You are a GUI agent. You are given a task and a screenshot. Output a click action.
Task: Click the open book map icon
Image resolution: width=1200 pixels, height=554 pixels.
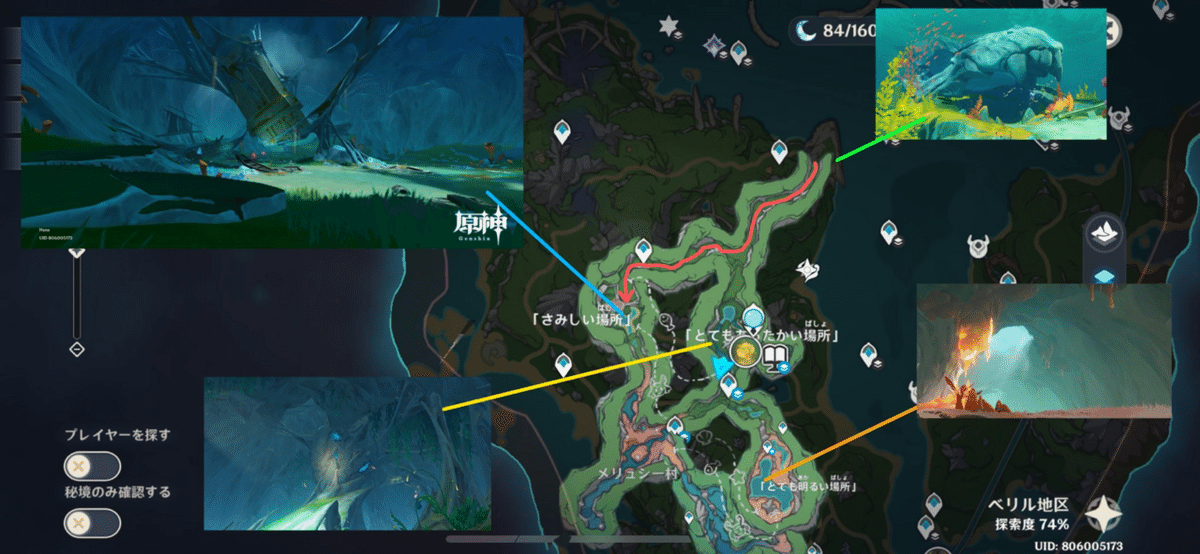(x=779, y=355)
